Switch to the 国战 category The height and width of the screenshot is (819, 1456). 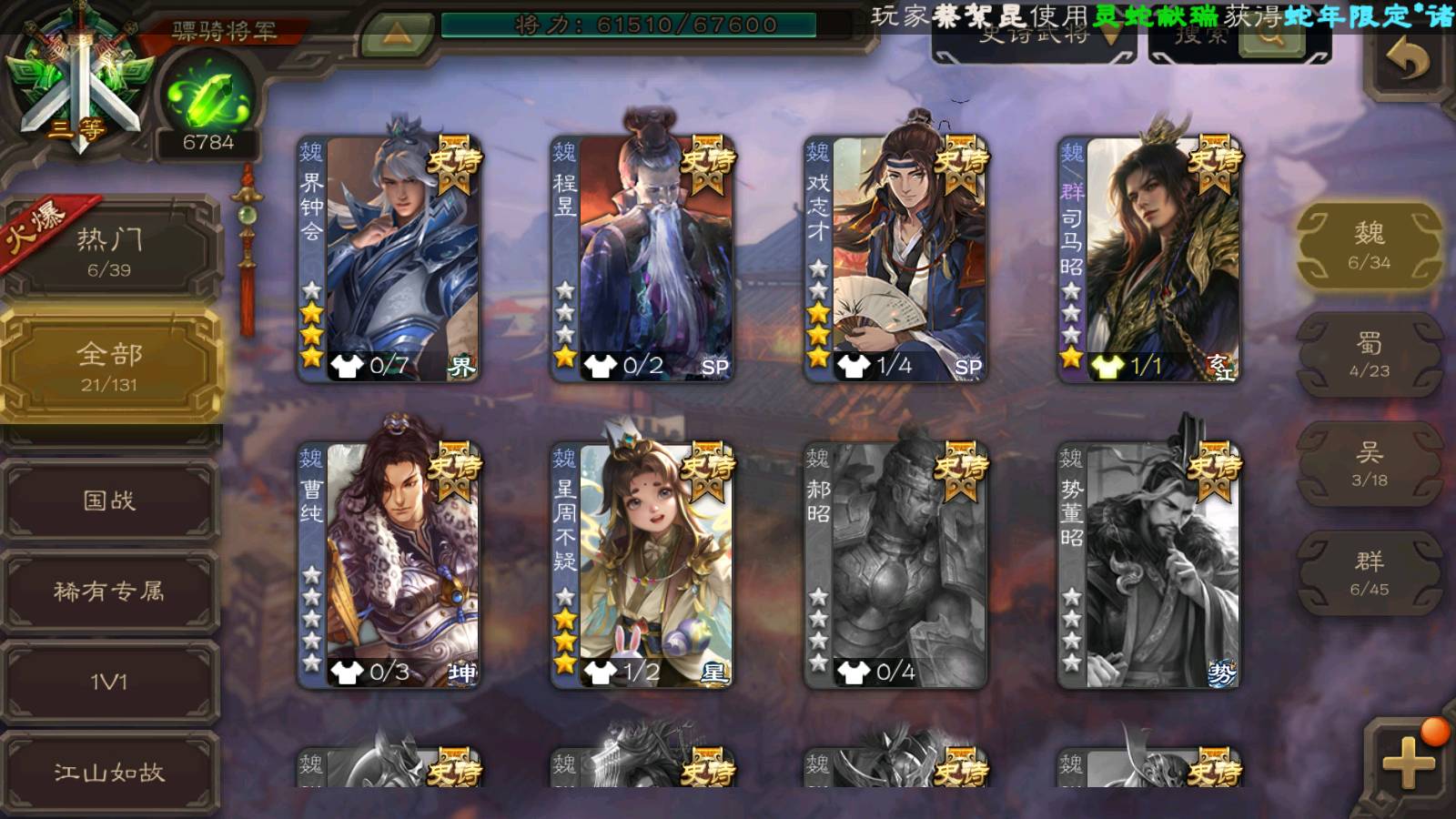tap(109, 500)
